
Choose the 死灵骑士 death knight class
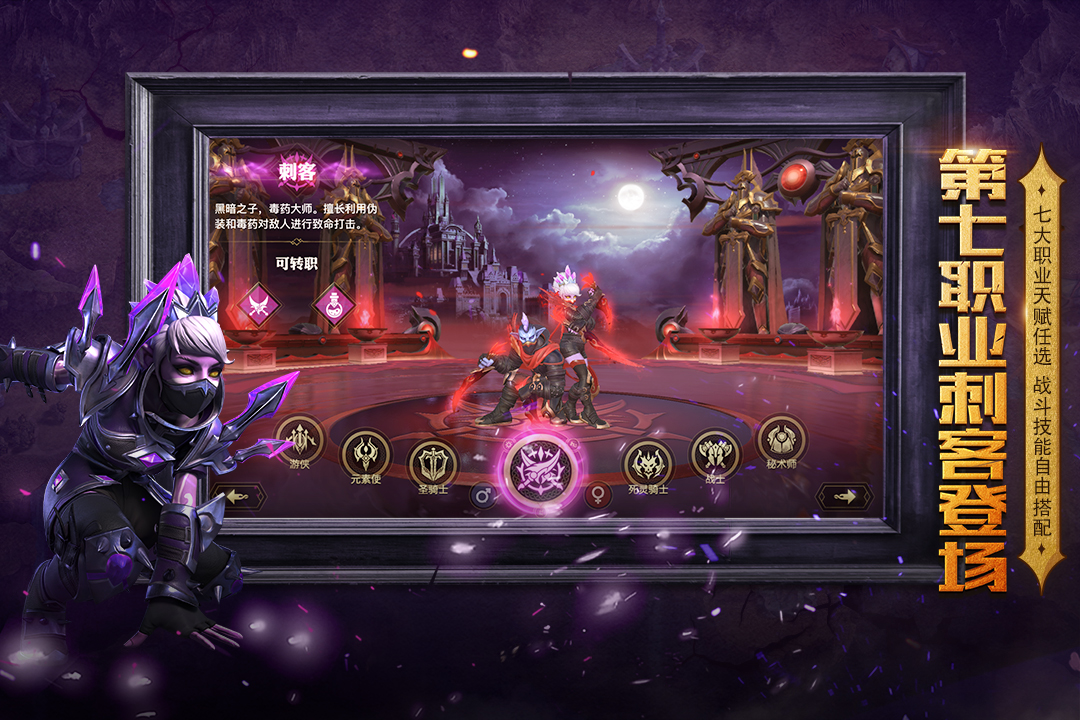click(x=648, y=463)
